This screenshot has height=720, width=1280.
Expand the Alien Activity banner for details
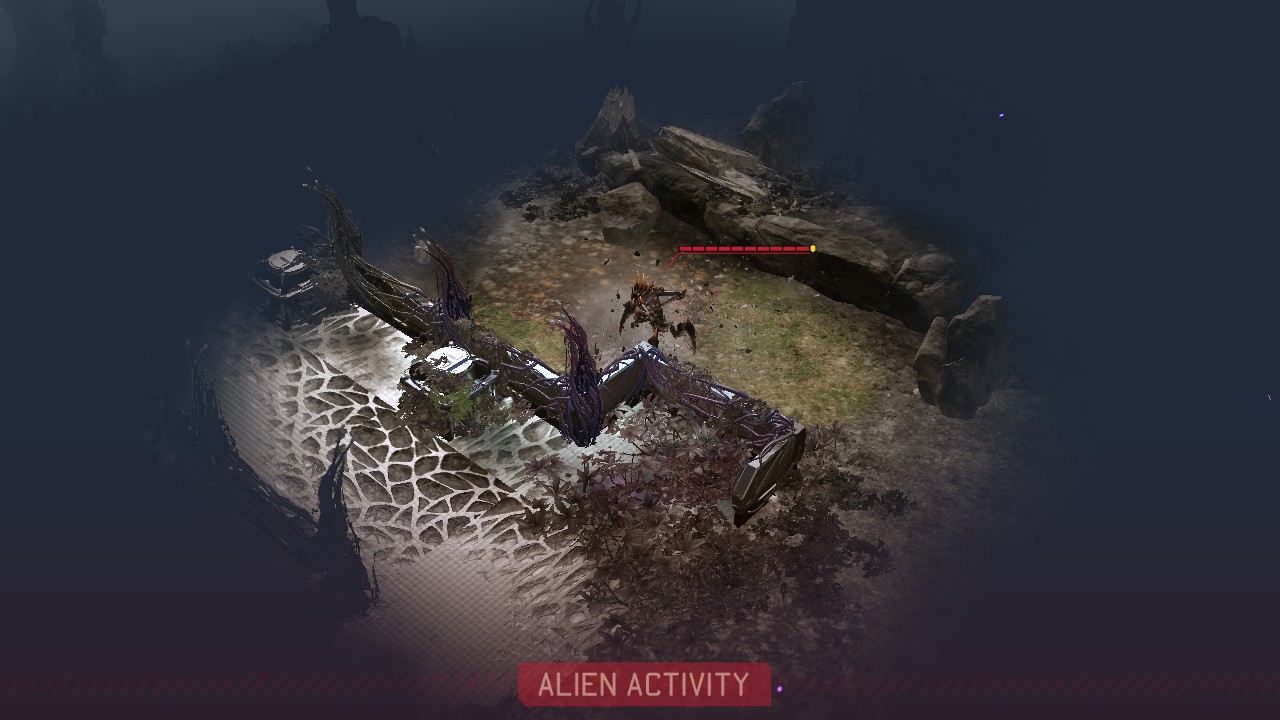[x=645, y=687]
